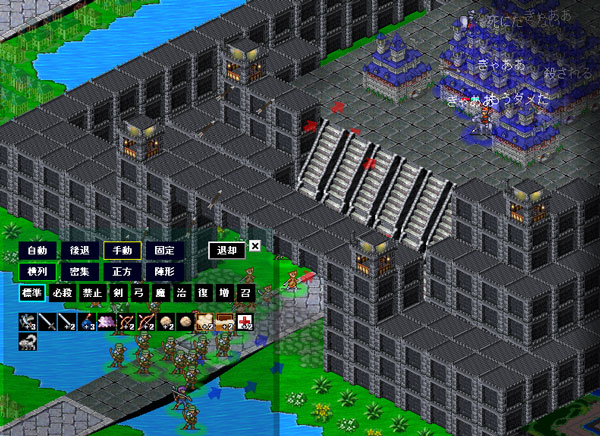Select the purple cloud spell icon

coord(105,320)
